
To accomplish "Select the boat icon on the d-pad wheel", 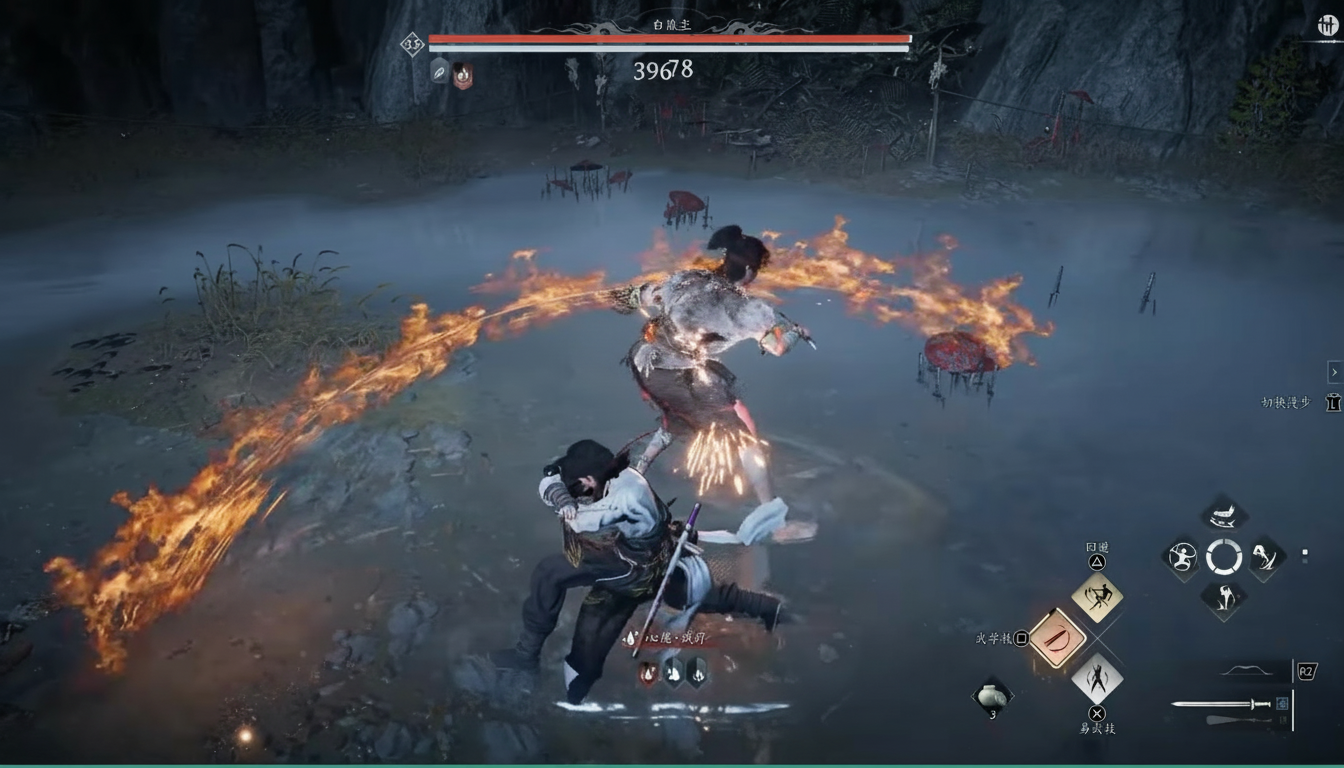I will [x=1222, y=517].
